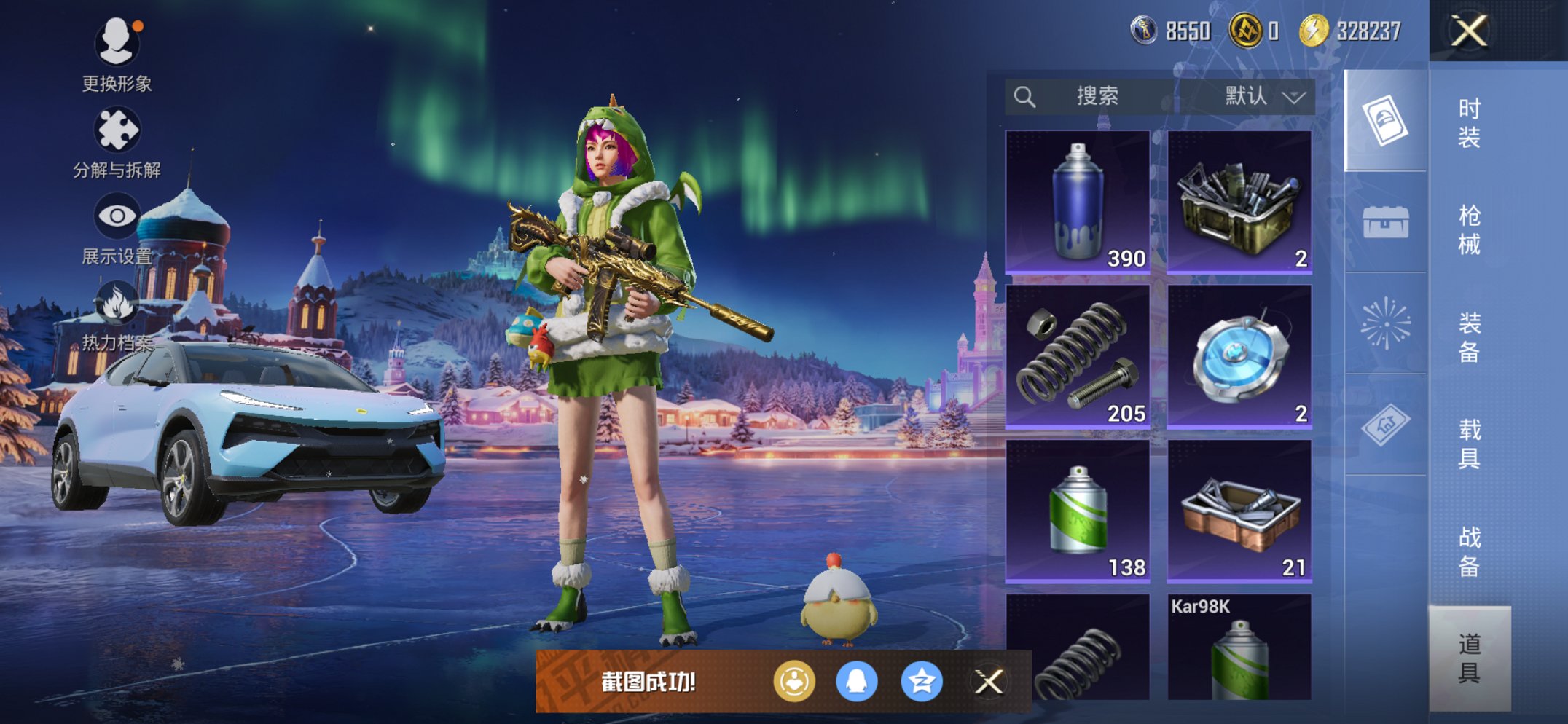Screen dimensions: 1568x724
Task: Select the copper parts tray item
Action: pos(1239,511)
